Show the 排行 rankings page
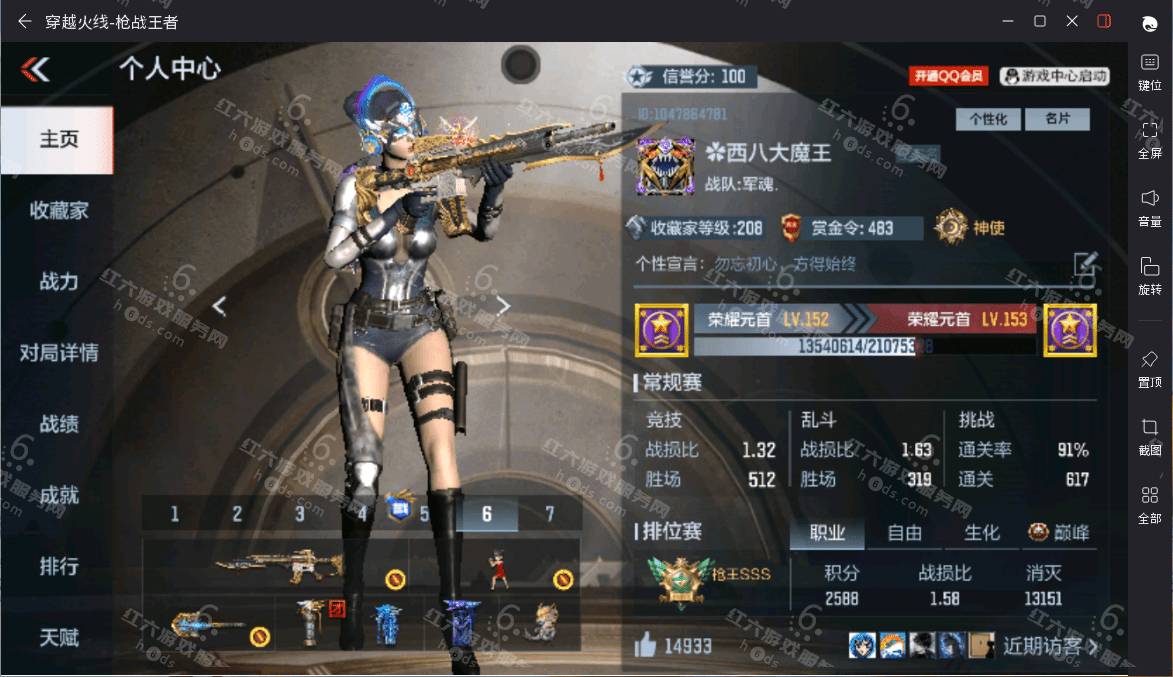This screenshot has height=677, width=1173. pyautogui.click(x=58, y=566)
